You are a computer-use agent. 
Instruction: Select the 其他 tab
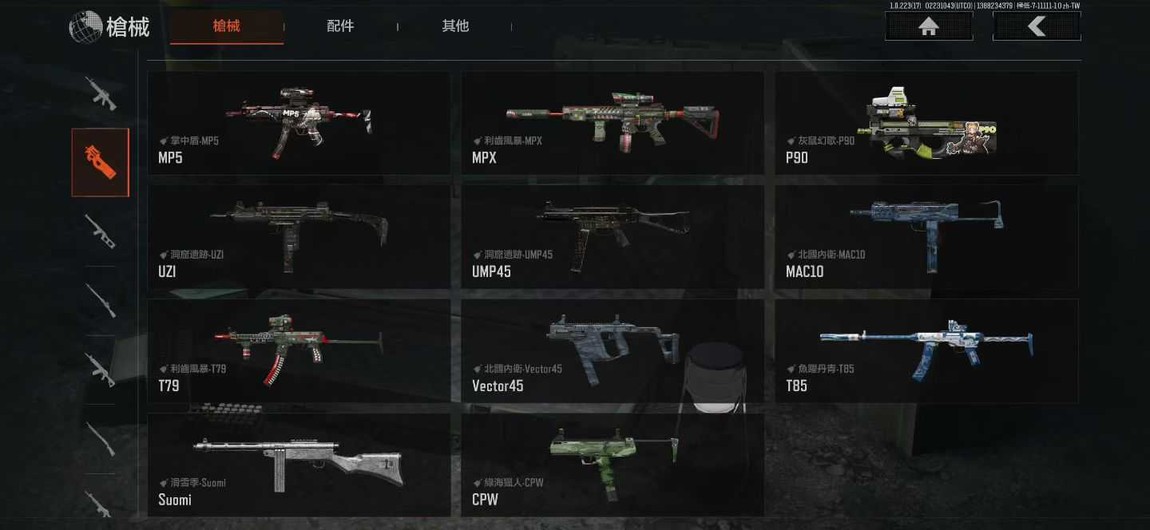pyautogui.click(x=455, y=26)
